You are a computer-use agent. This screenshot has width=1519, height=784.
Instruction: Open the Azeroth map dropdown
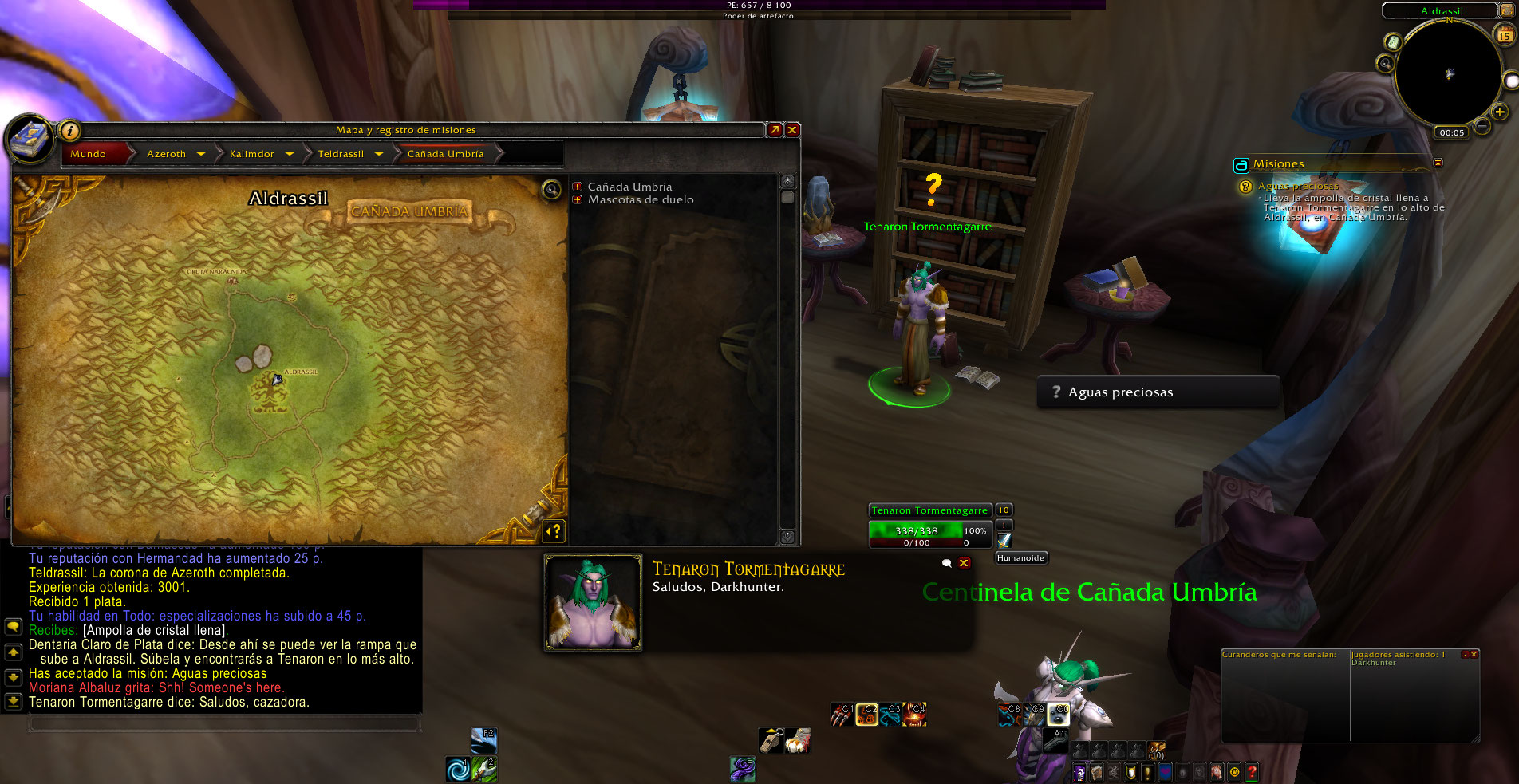(201, 154)
